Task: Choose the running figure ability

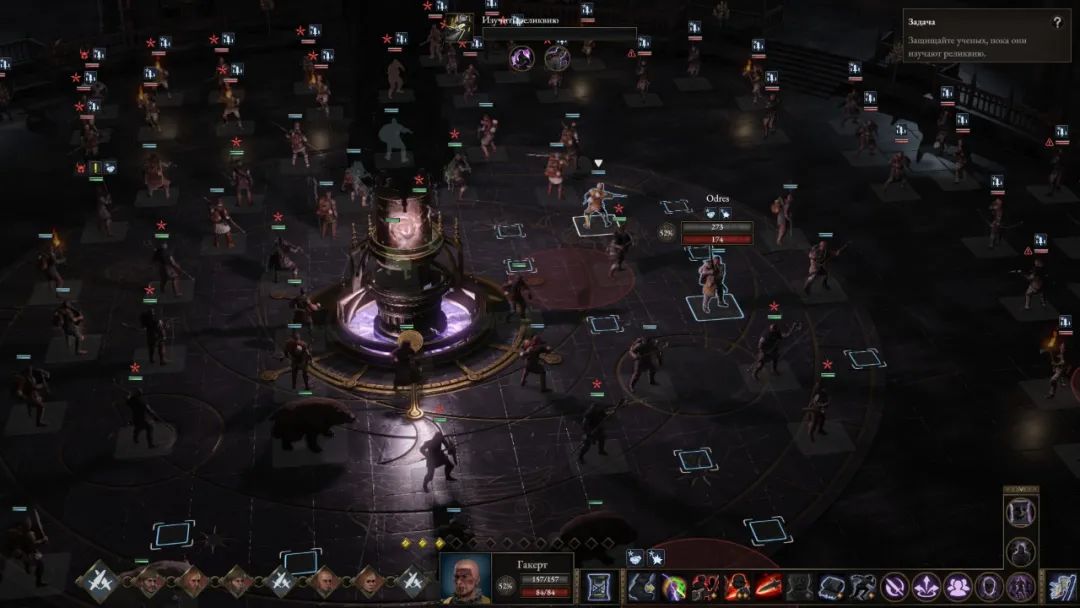Action: coord(863,586)
